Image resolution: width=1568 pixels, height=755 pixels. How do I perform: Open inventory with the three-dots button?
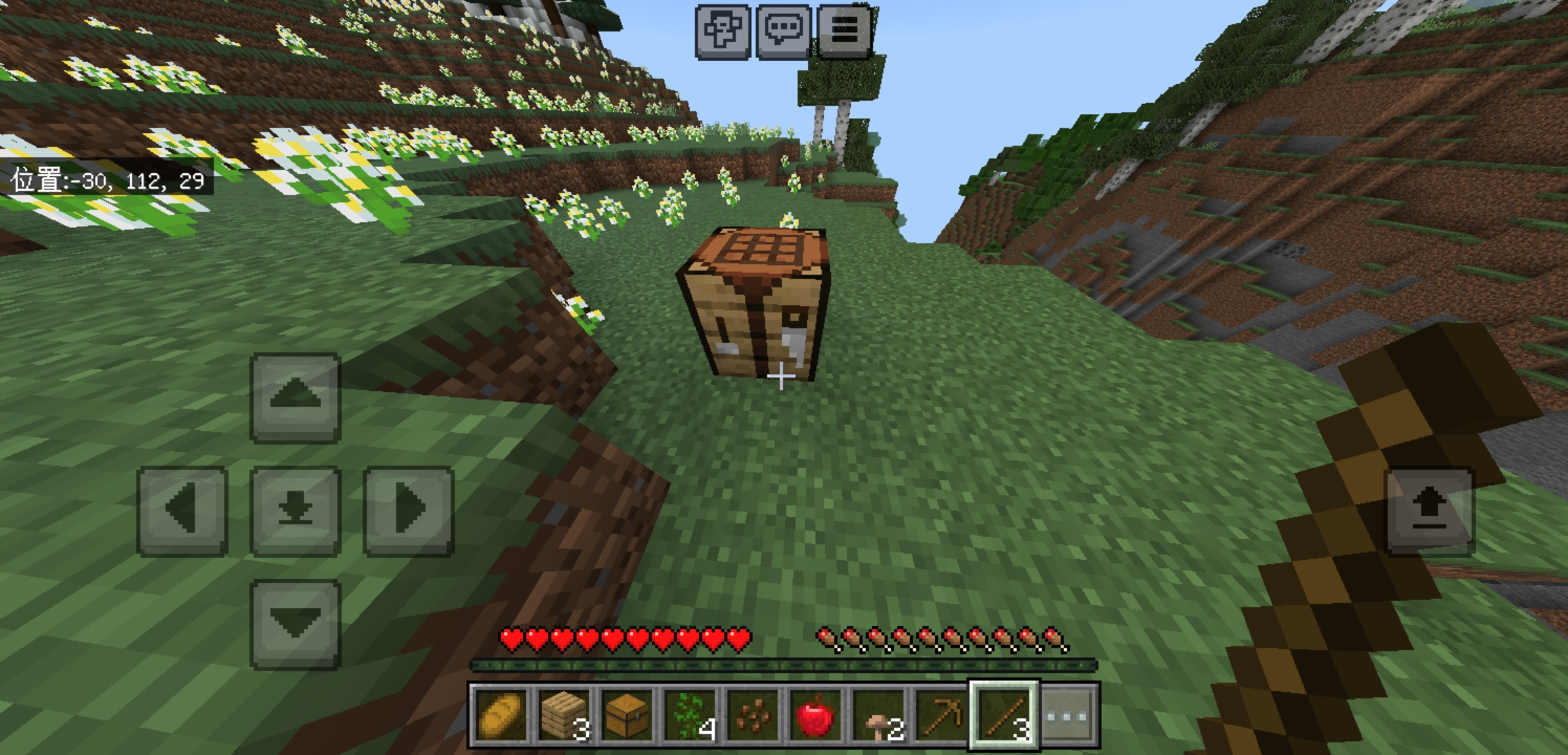click(1068, 715)
